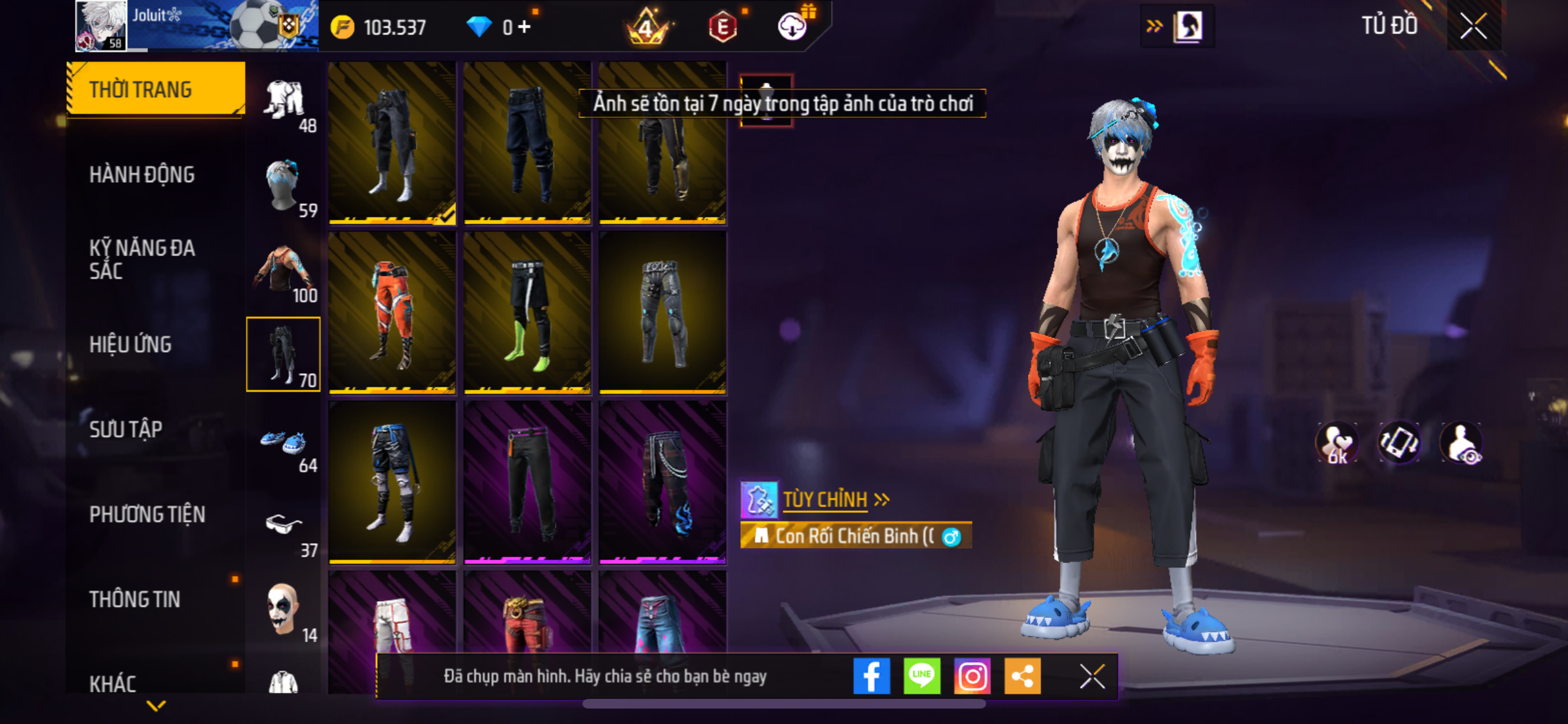Open the tank top shirt category
The image size is (1568, 724).
[284, 272]
